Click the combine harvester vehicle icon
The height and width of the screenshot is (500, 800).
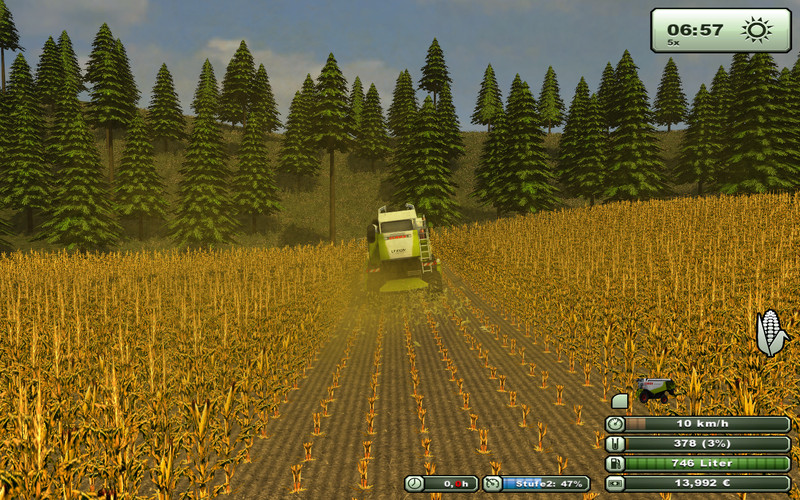[656, 388]
